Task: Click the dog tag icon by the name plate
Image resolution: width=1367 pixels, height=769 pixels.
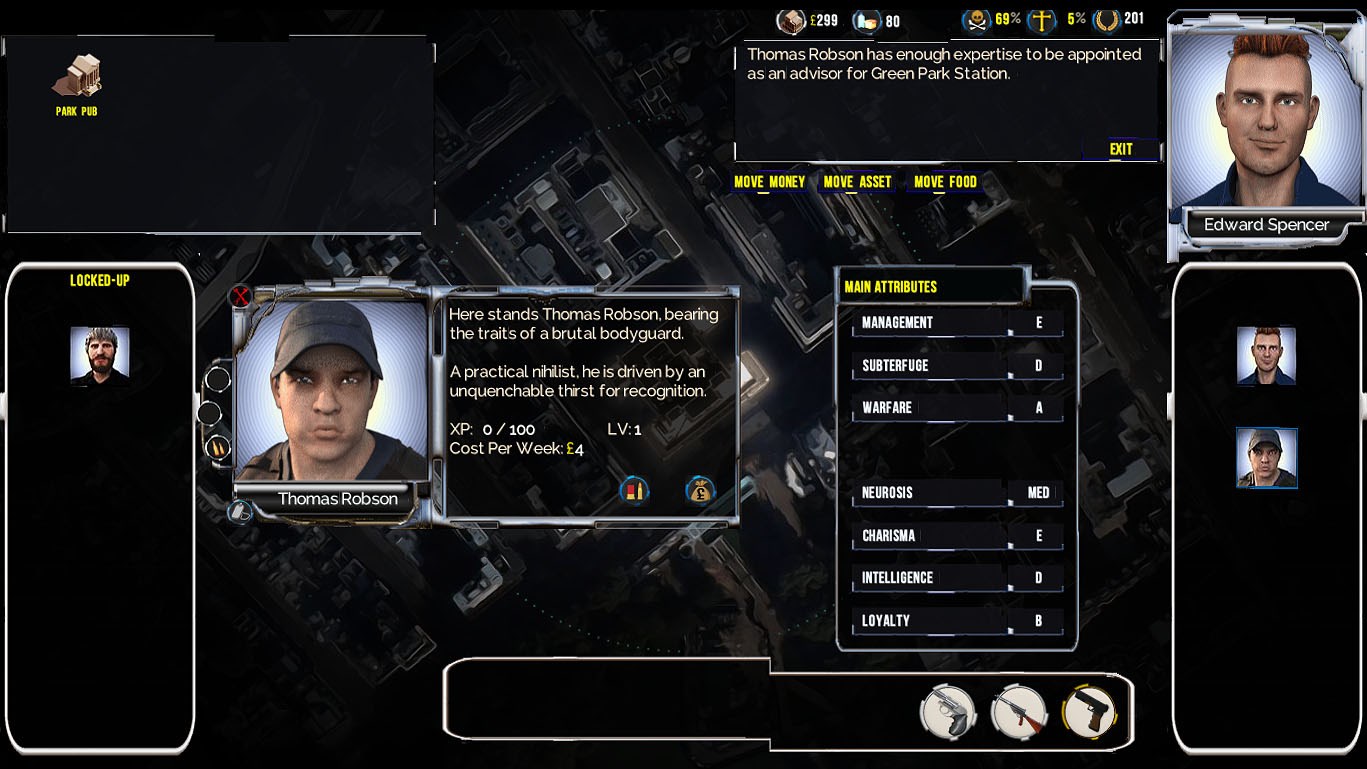Action: pyautogui.click(x=240, y=512)
